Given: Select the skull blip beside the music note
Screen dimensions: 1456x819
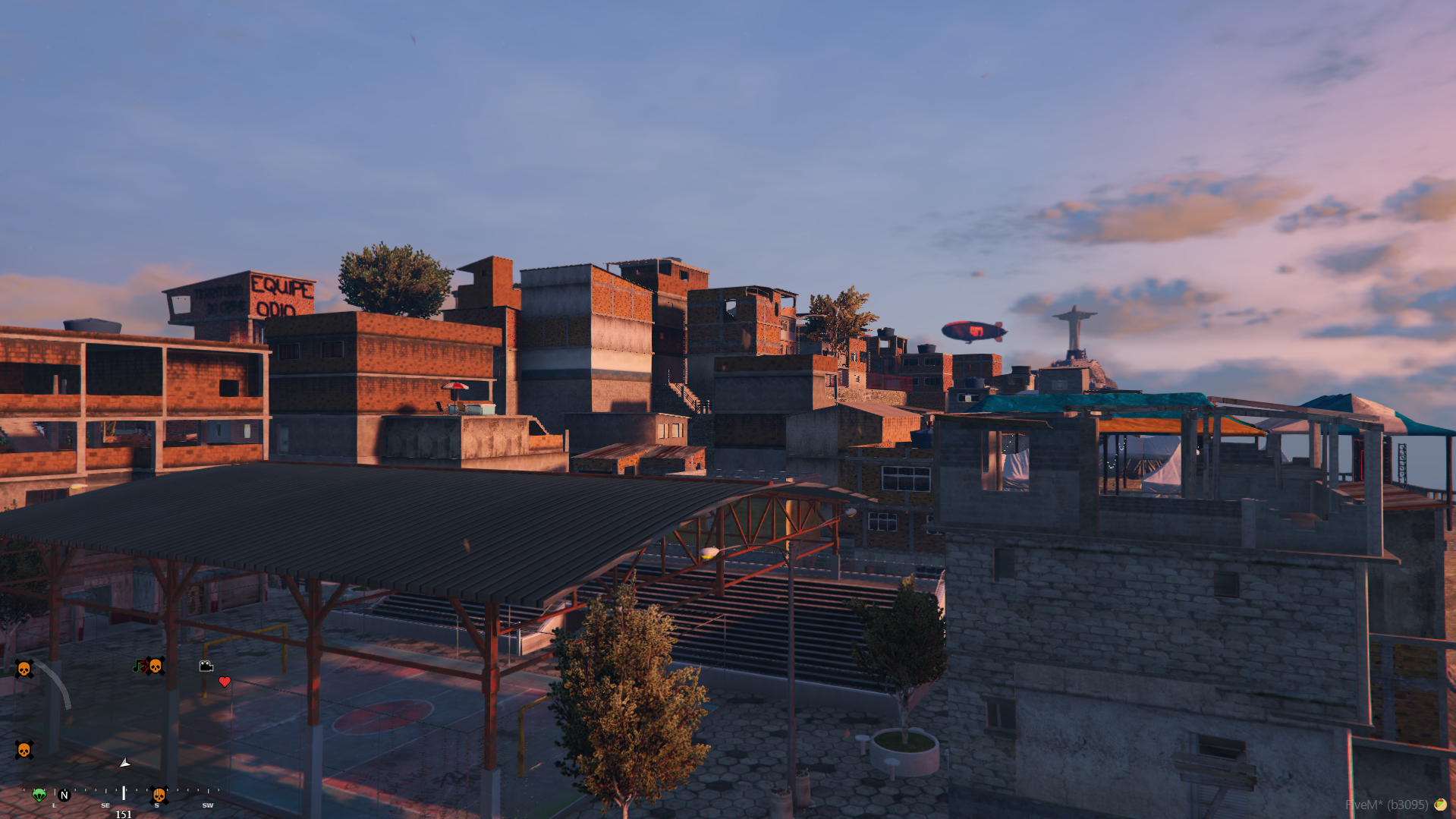Looking at the screenshot, I should tap(156, 666).
